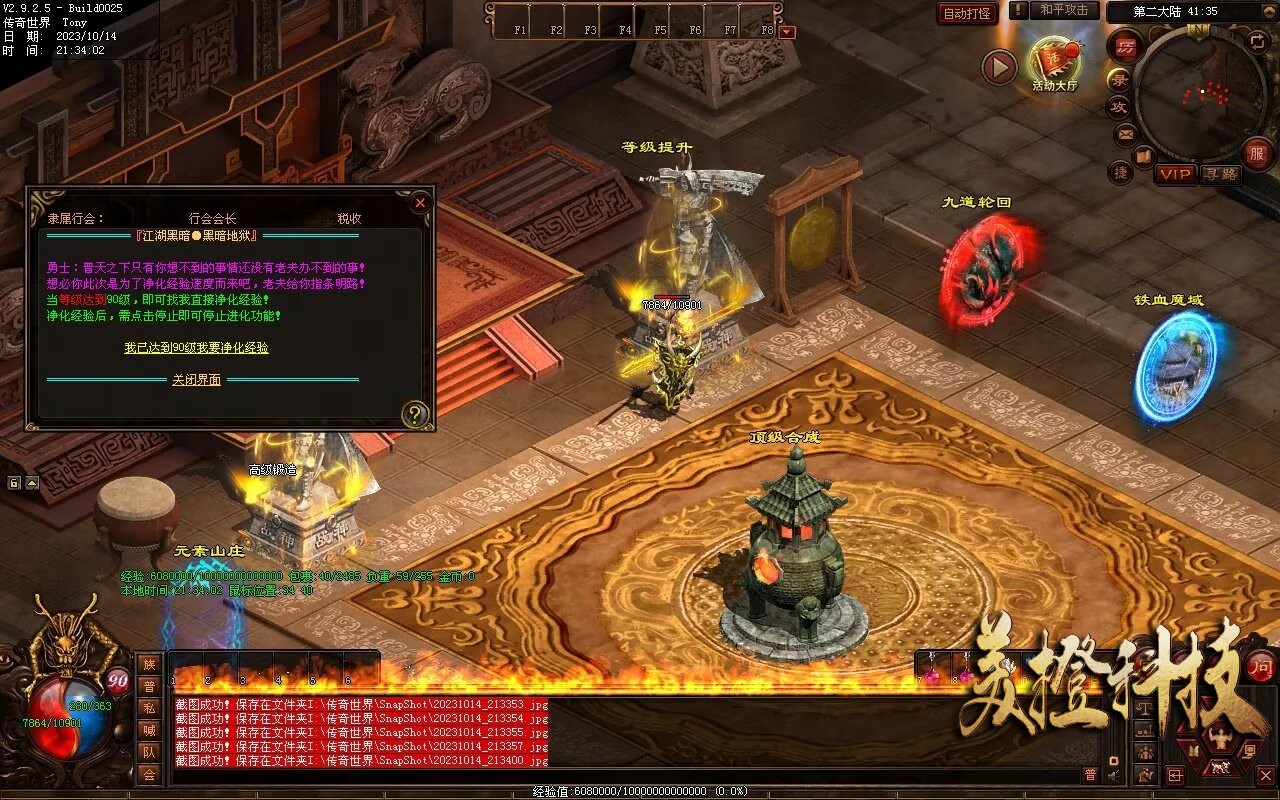Open the 问 round red button
1280x800 pixels.
coord(1260,665)
